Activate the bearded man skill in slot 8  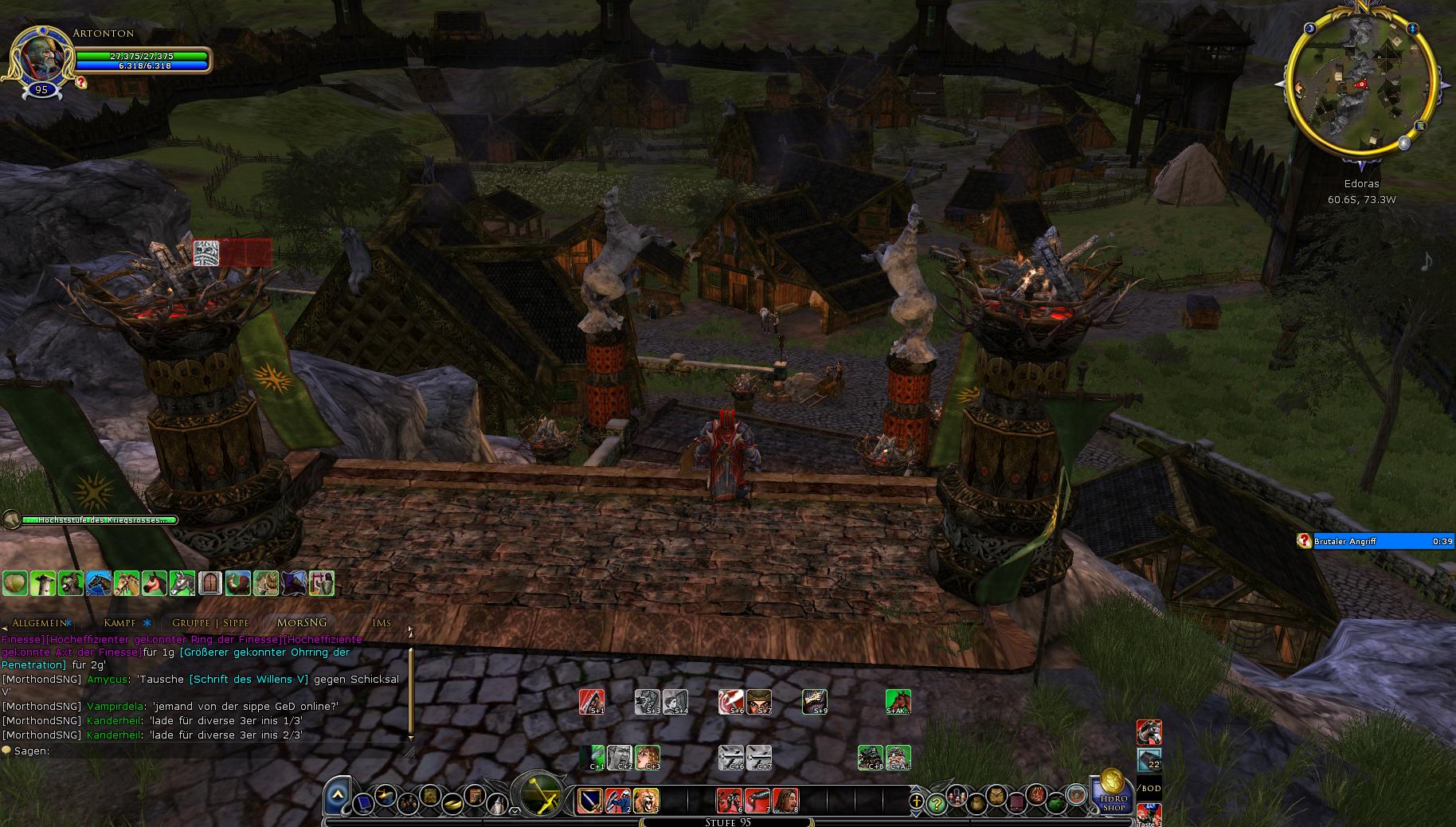[x=785, y=800]
